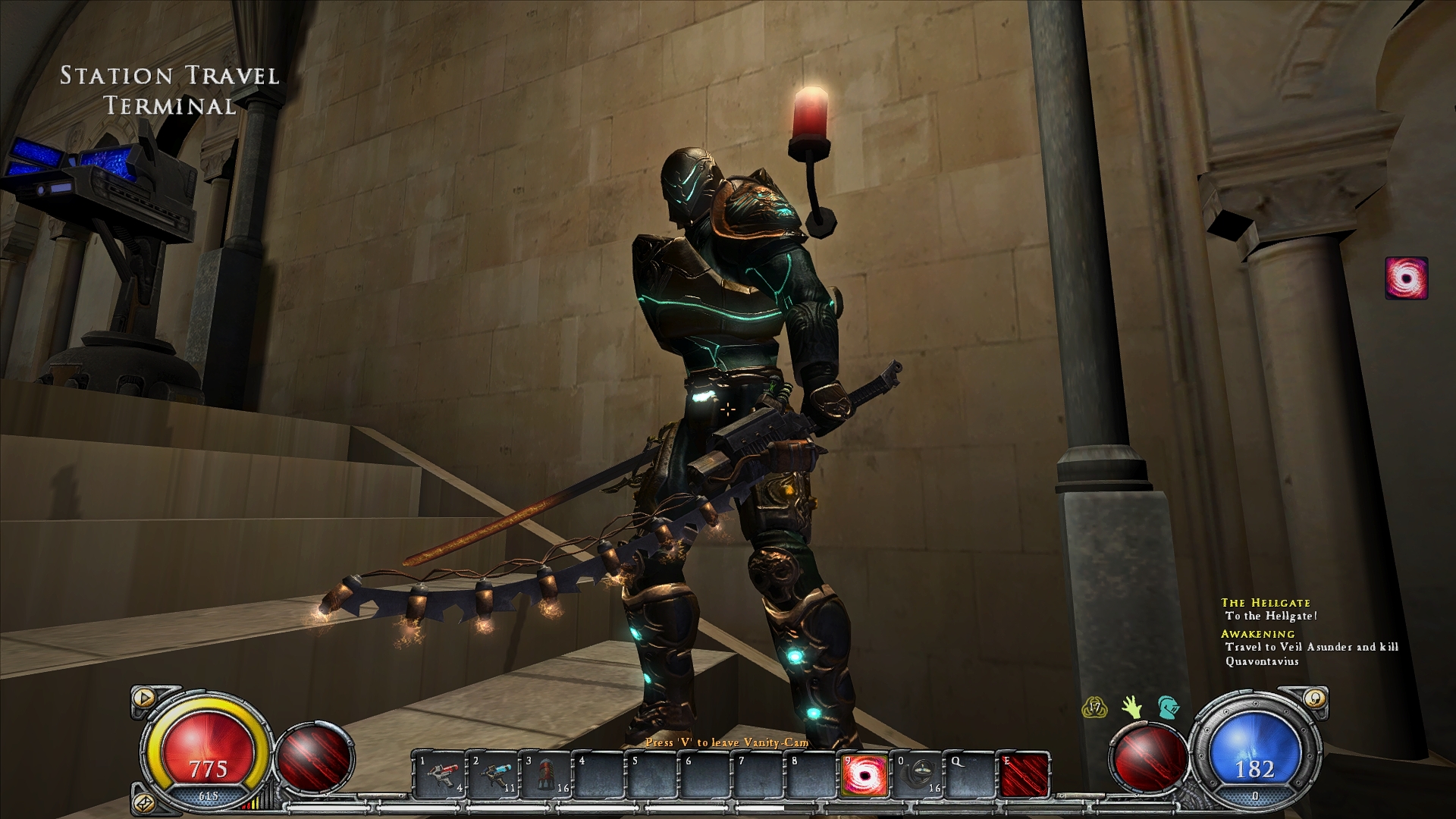Select the green hand status icon
This screenshot has height=819, width=1456.
[1132, 708]
